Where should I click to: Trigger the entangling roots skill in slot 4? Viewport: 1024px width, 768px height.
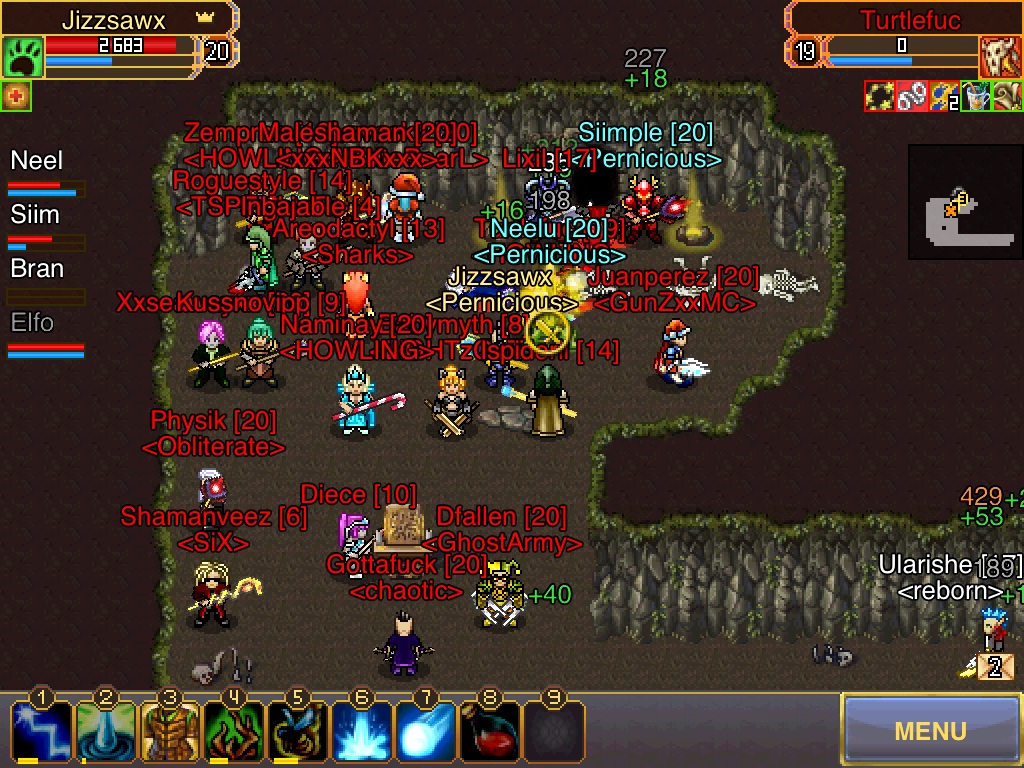tap(234, 731)
